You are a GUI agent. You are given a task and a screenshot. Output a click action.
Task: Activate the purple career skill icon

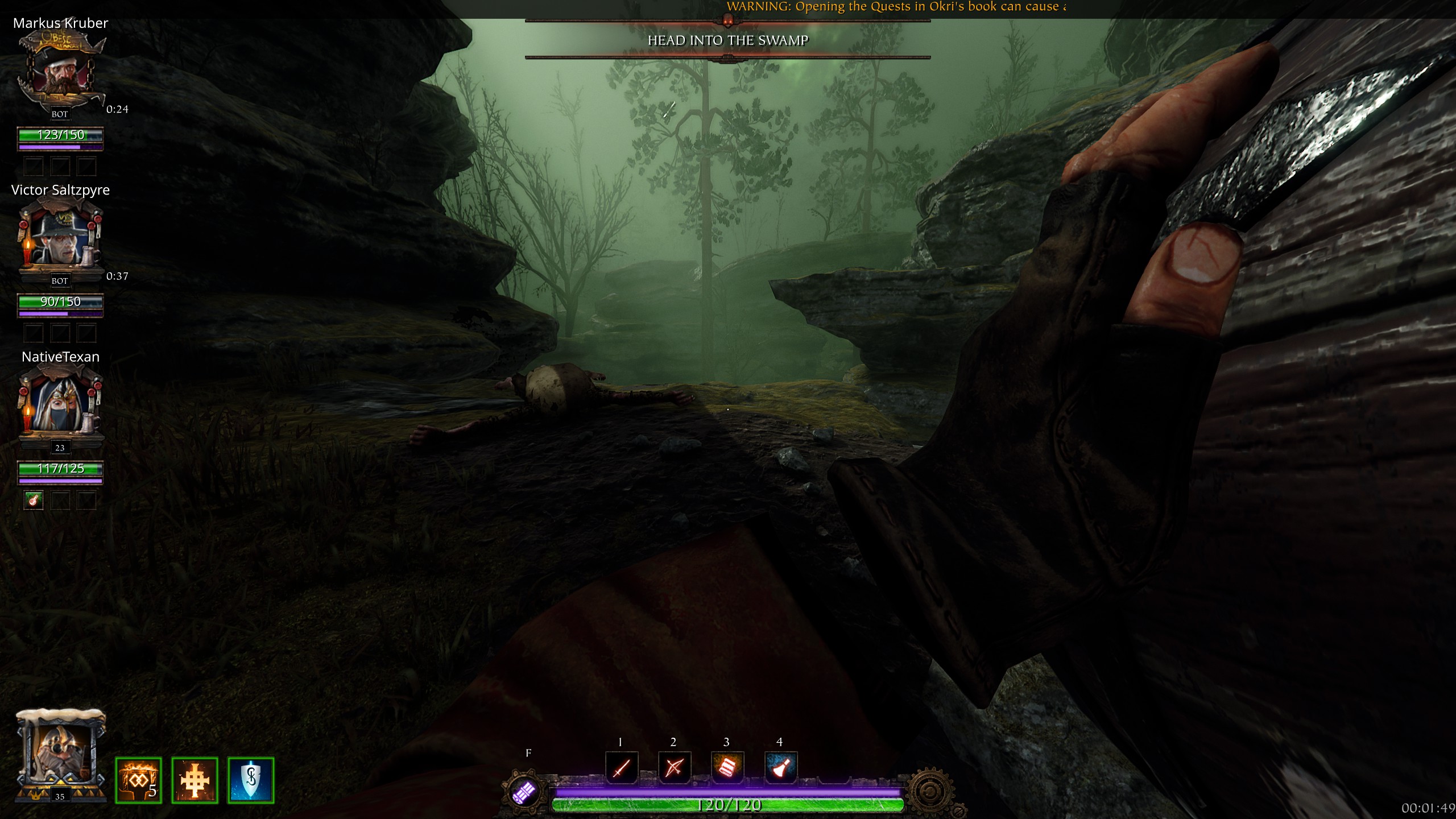point(524,792)
